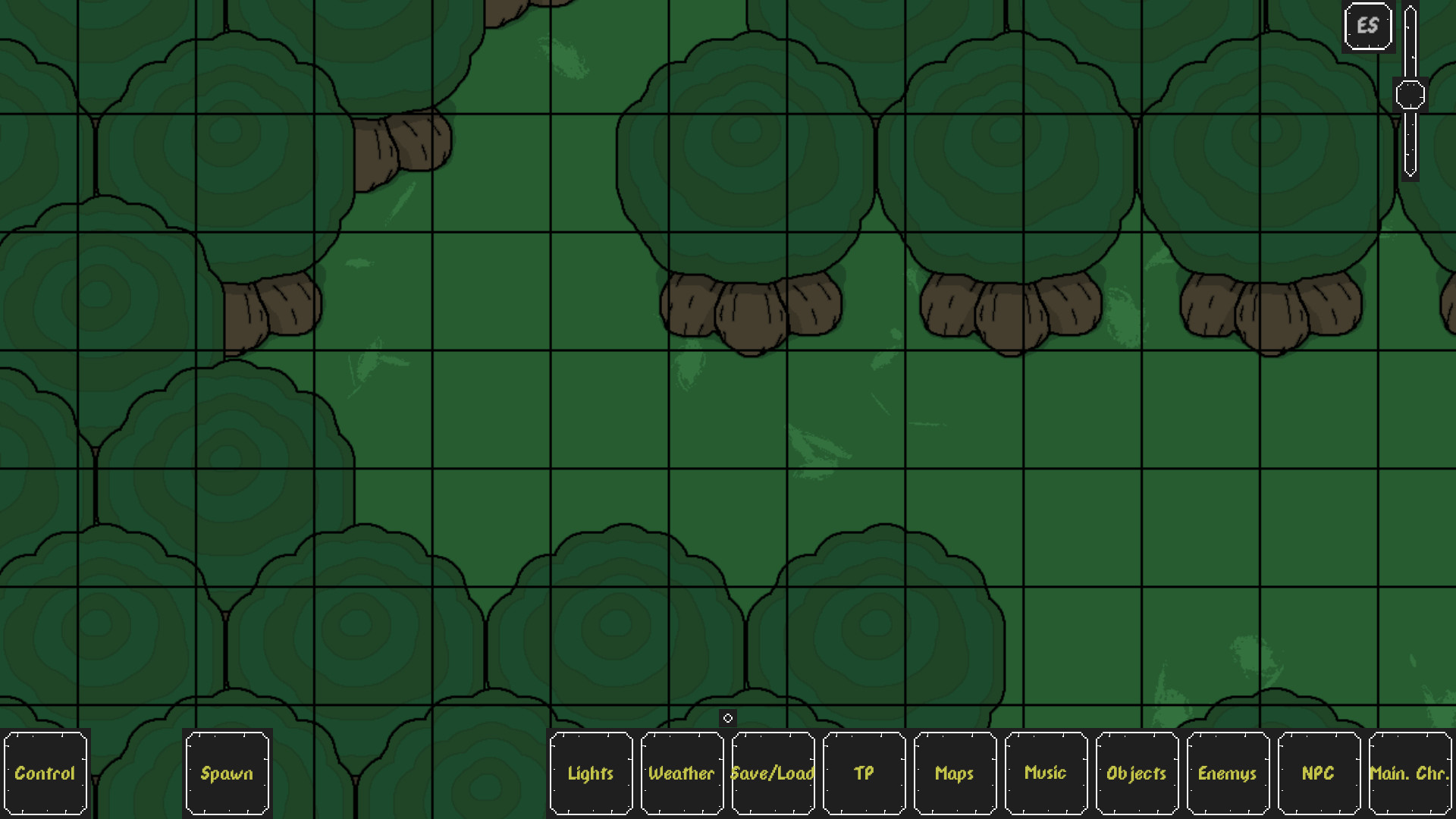Open the Main. Chr. settings
The width and height of the screenshot is (1456, 819).
(1408, 773)
